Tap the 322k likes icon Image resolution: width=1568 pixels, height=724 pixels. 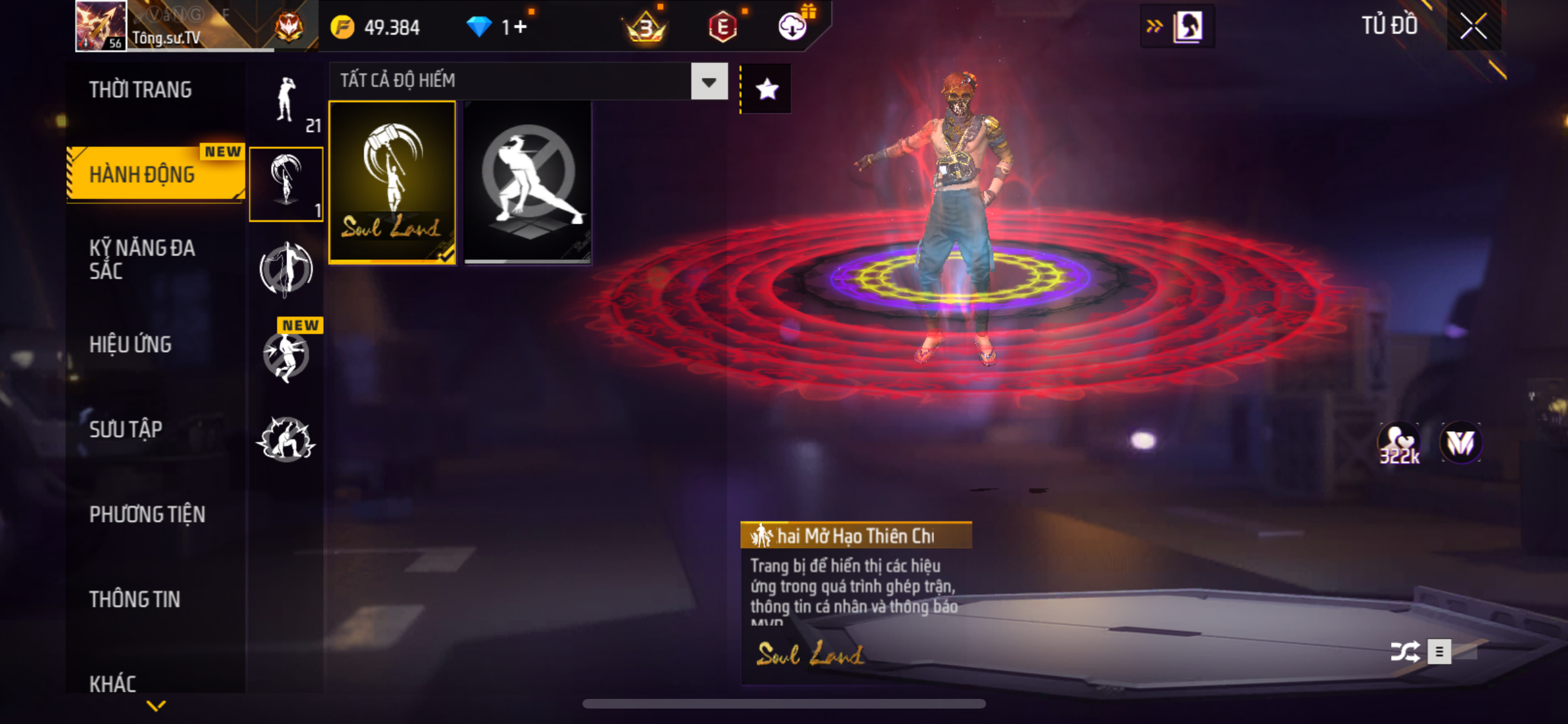tap(1399, 443)
